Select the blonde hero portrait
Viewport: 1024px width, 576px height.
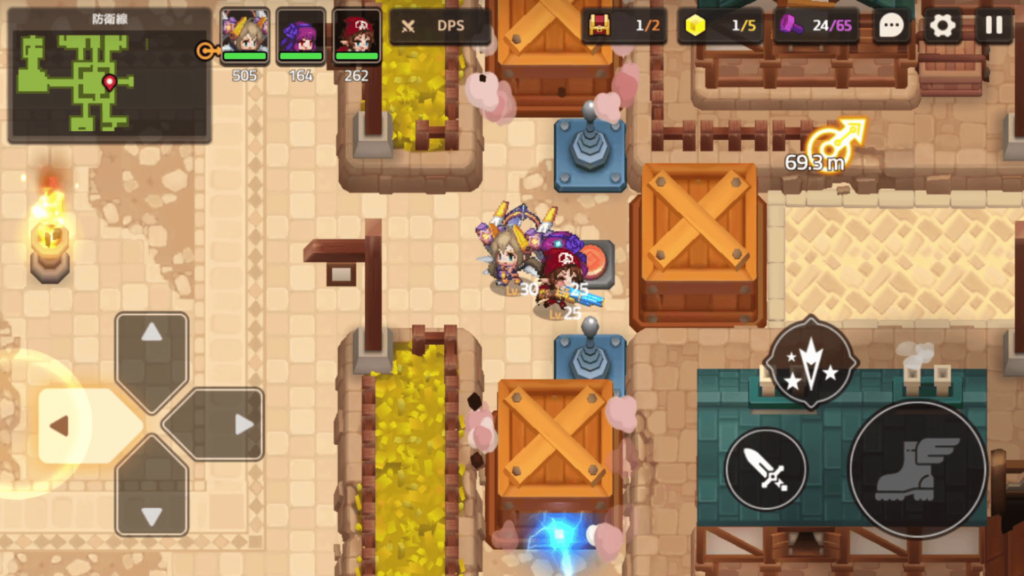click(245, 36)
